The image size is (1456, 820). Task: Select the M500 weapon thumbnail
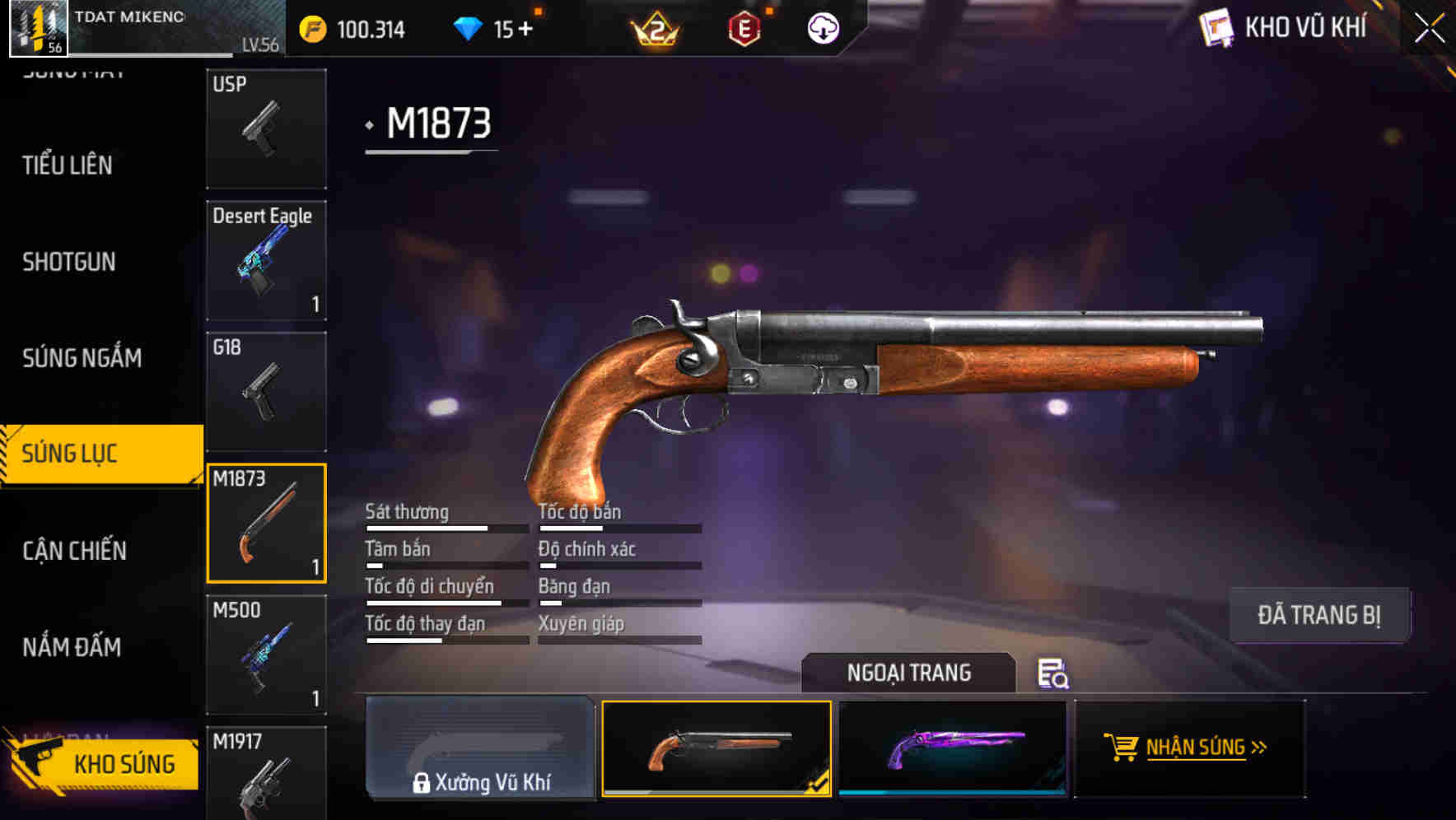pyautogui.click(x=266, y=655)
